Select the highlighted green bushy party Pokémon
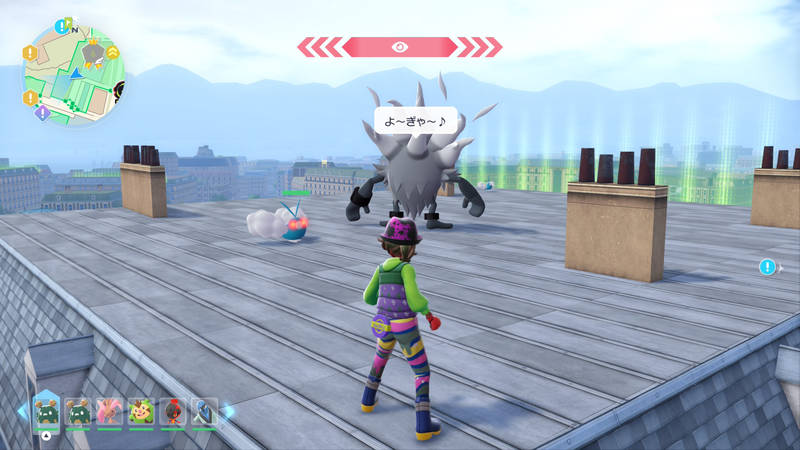800x450 pixels. [46, 411]
